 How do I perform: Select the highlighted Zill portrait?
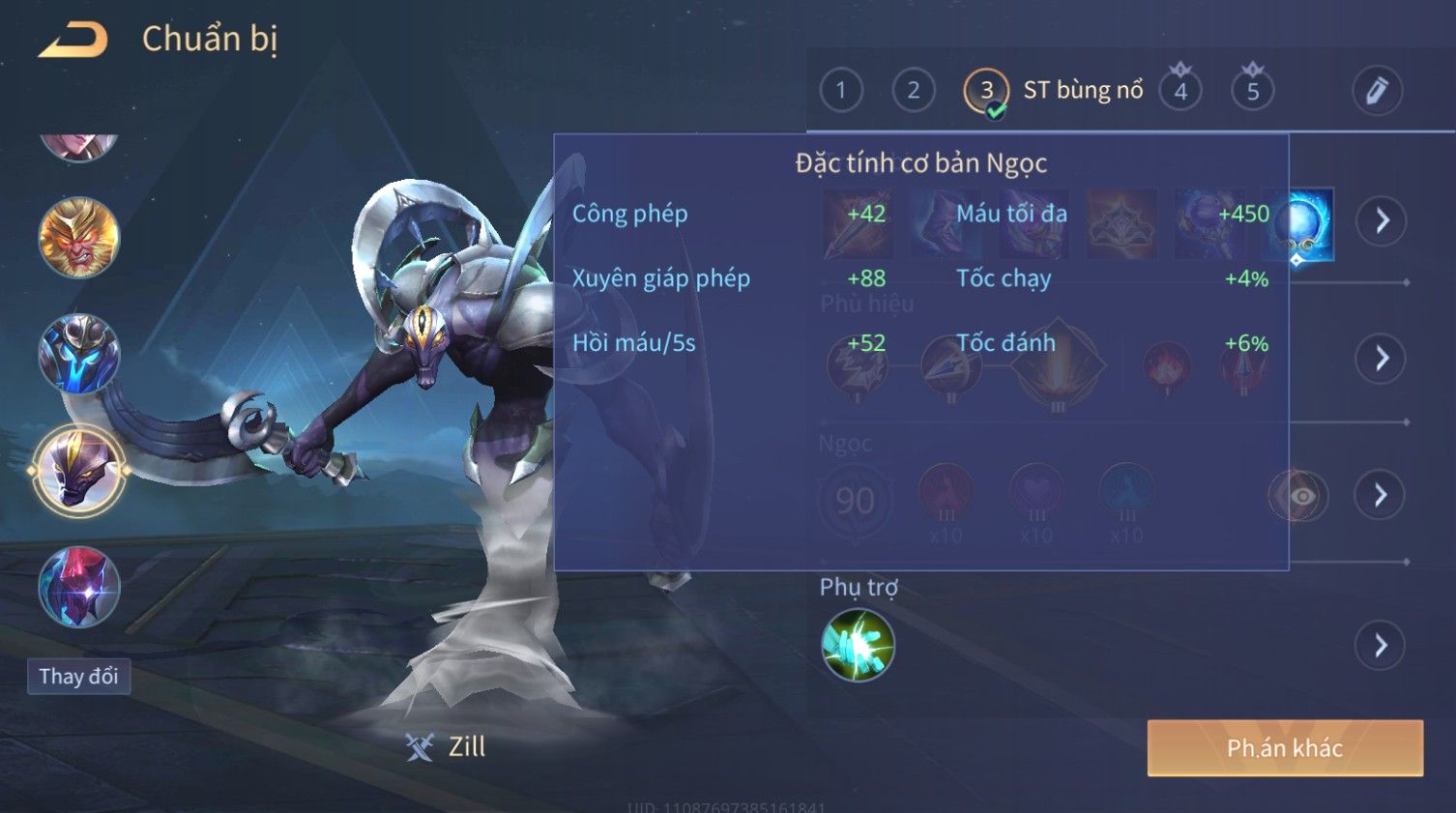pos(79,471)
